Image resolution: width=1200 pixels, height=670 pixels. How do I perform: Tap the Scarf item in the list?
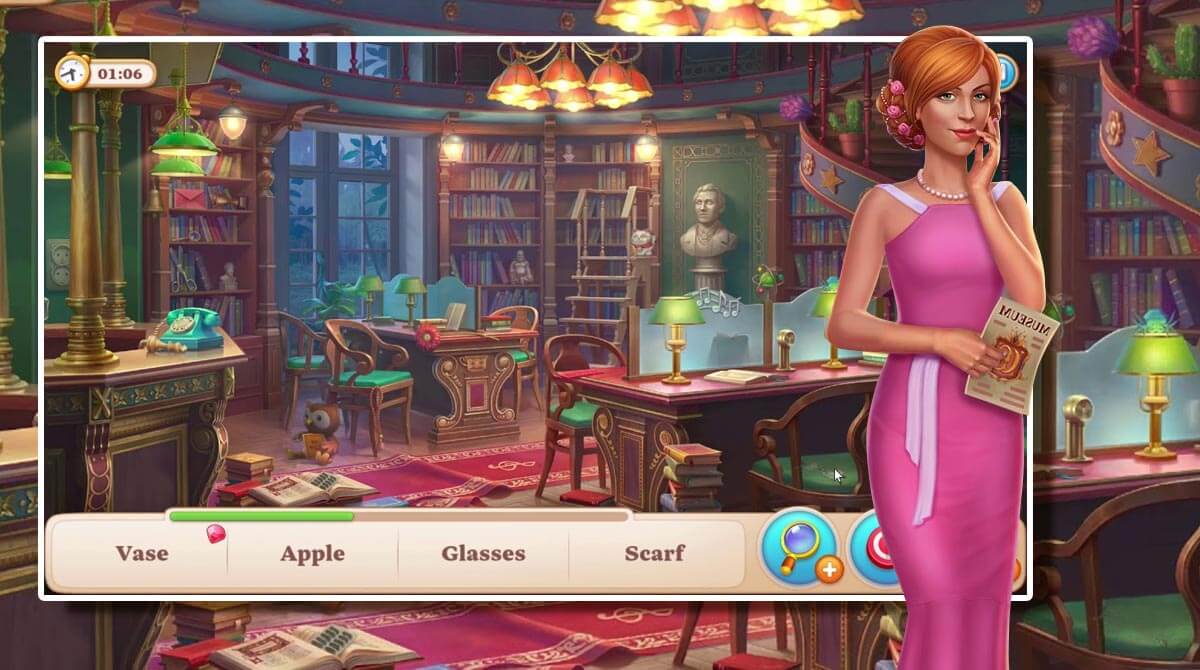click(655, 553)
